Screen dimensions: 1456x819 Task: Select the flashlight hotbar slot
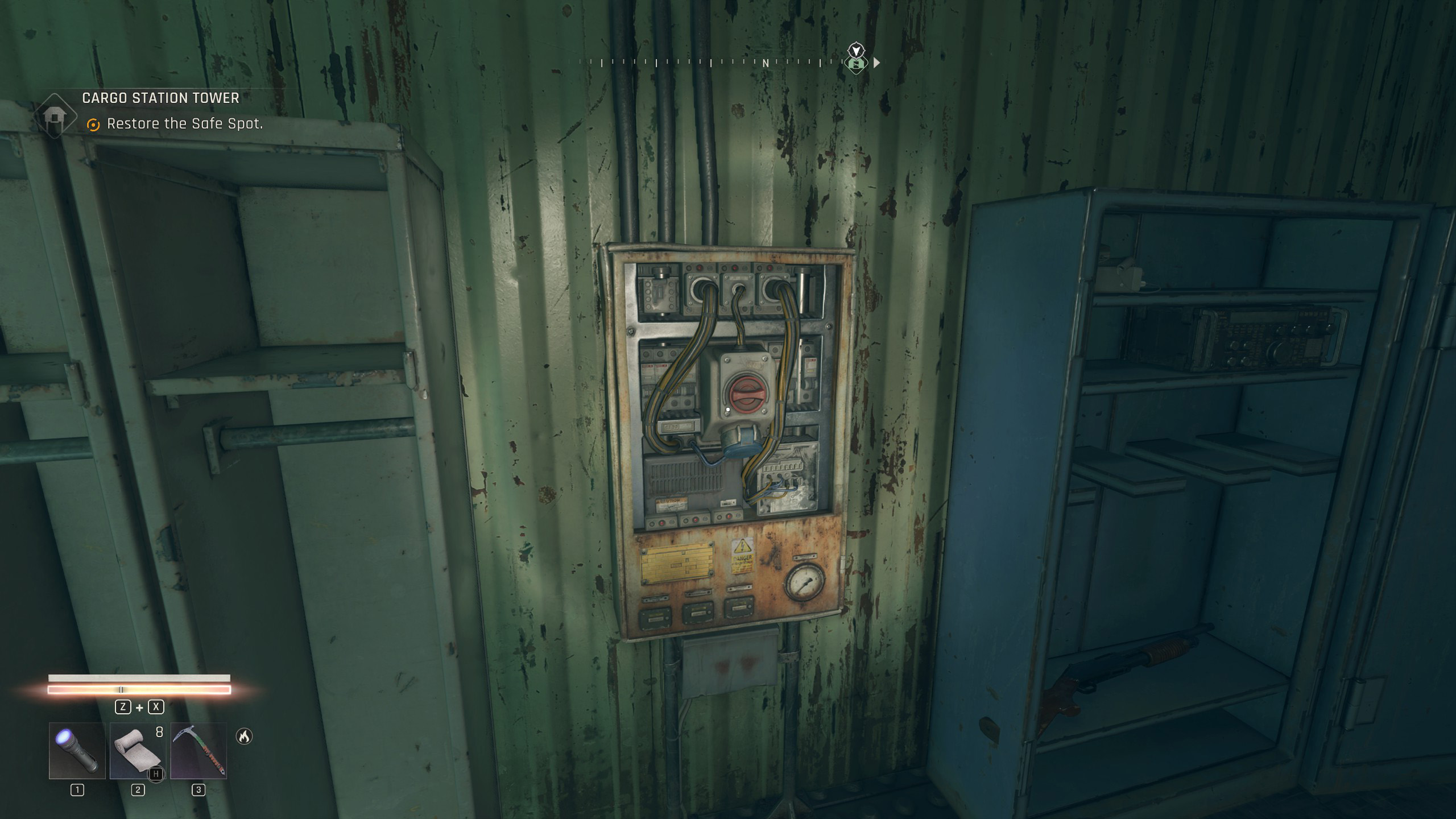coord(77,751)
